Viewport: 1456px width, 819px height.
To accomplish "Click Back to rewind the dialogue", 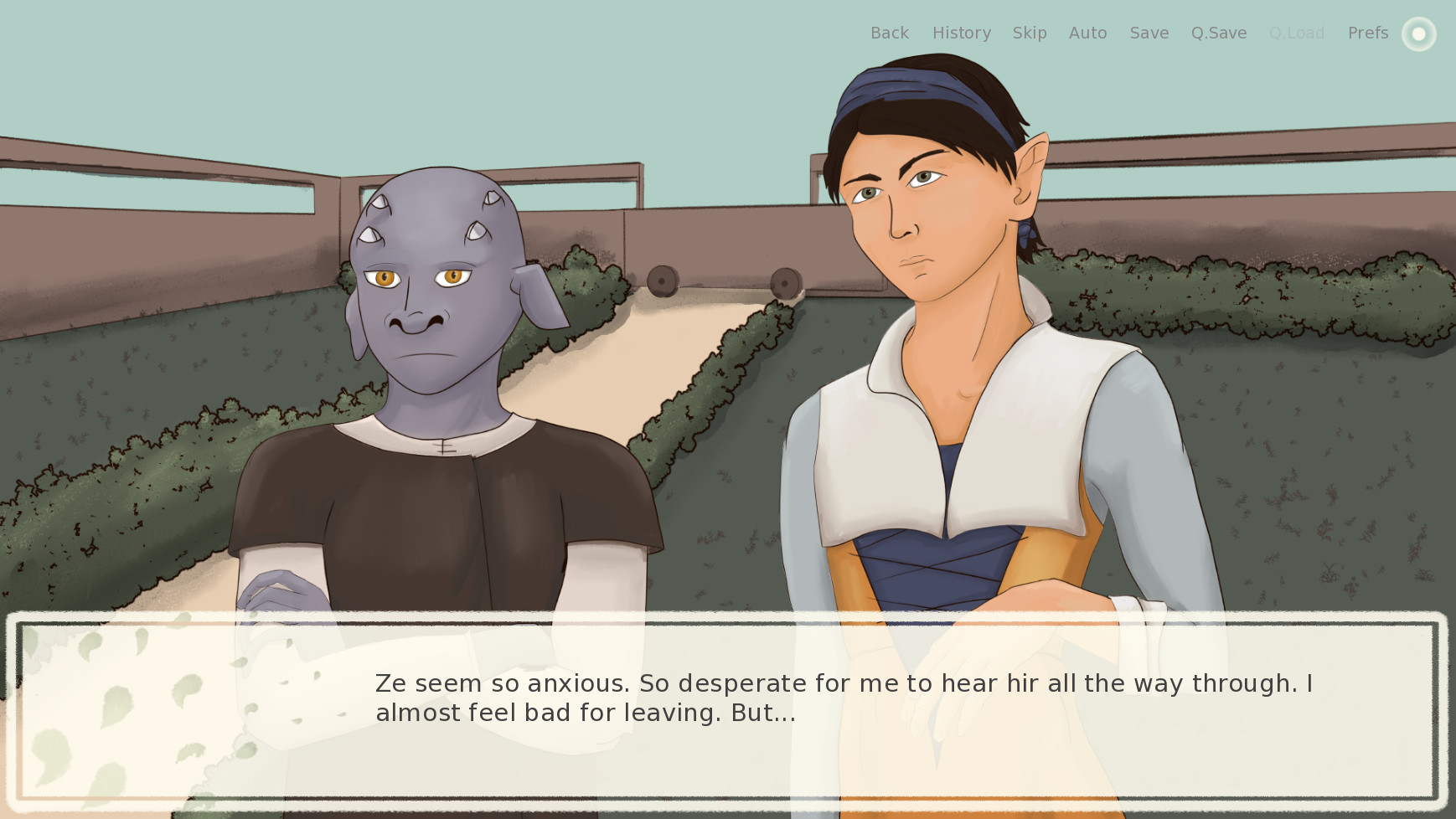I will pyautogui.click(x=889, y=33).
